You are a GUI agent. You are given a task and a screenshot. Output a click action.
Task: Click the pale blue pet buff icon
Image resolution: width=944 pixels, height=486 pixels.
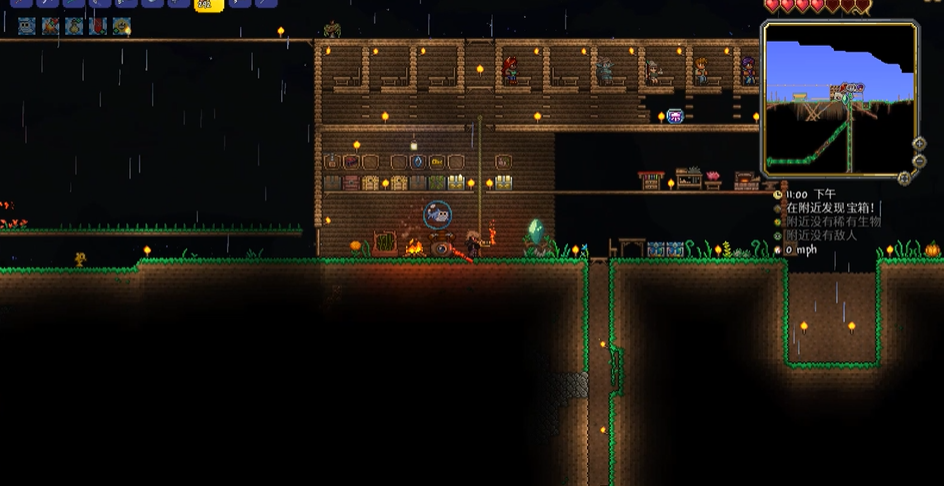point(26,26)
